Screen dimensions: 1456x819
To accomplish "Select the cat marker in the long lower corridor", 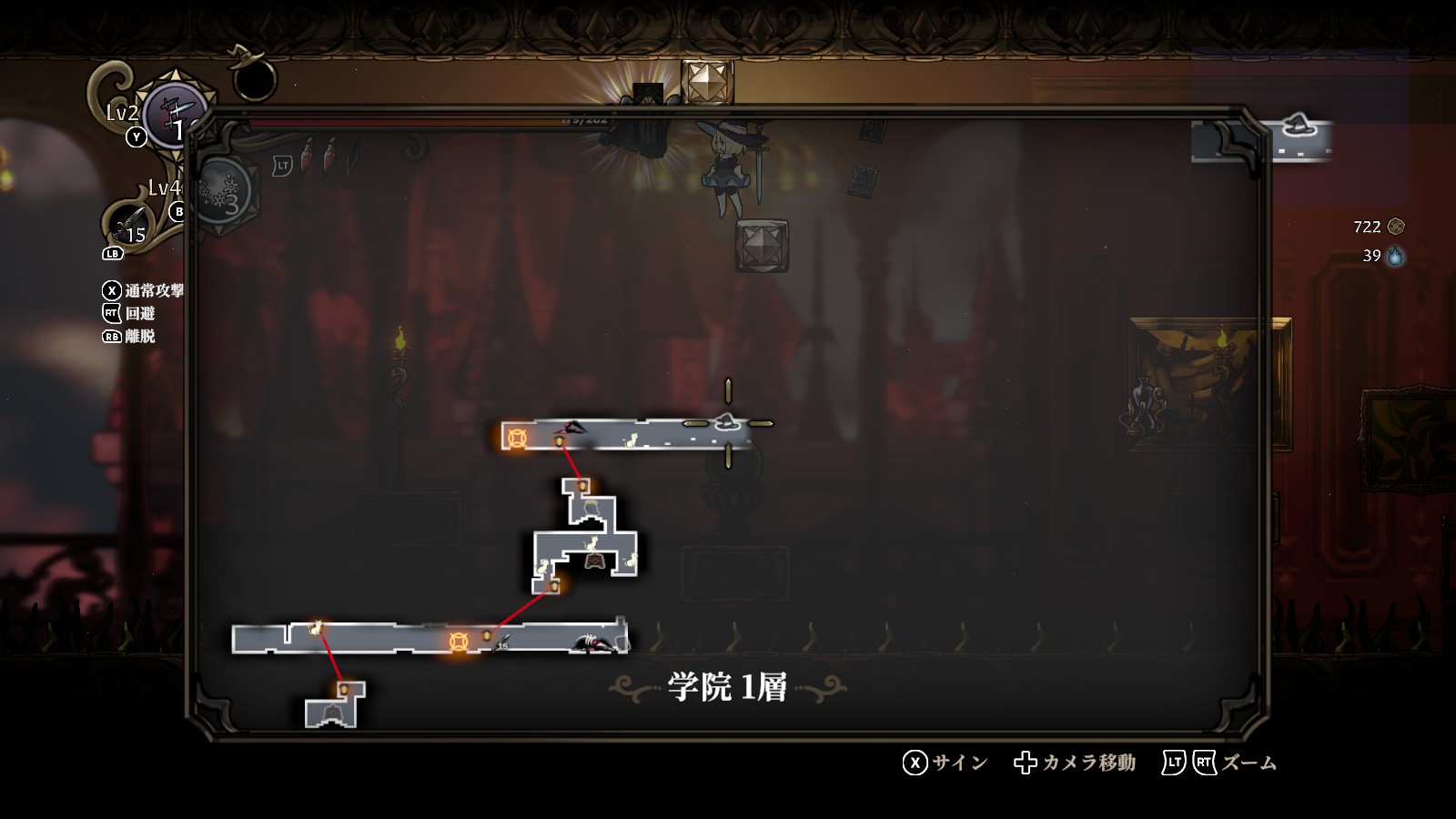I will click(x=317, y=627).
